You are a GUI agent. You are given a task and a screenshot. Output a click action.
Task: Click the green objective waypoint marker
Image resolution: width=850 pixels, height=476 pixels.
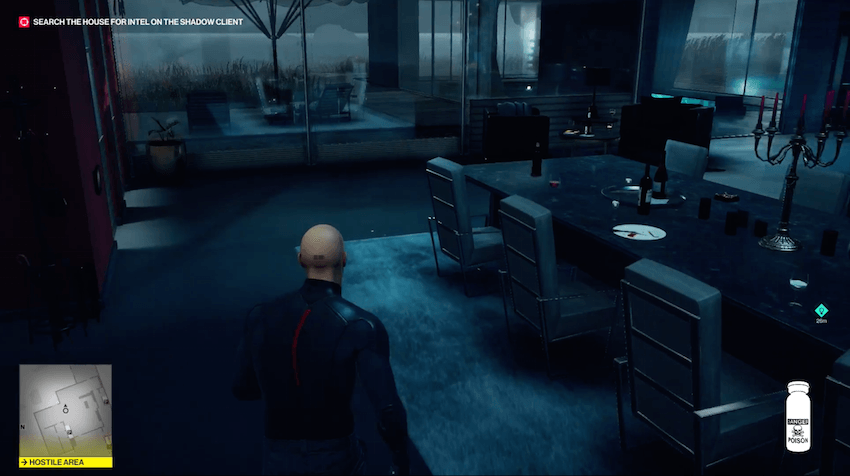tap(821, 310)
